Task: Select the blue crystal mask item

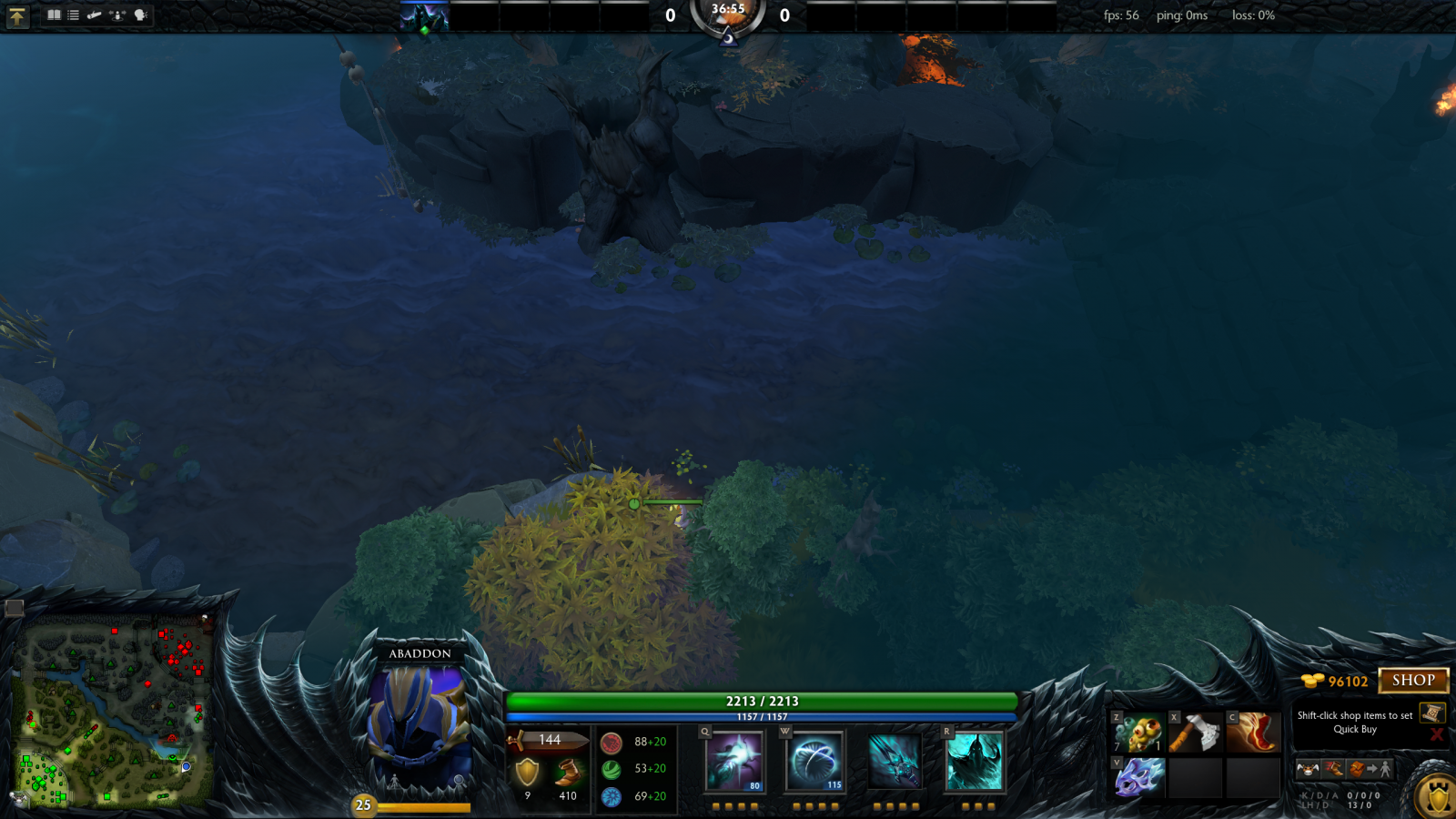Action: coord(1137,778)
